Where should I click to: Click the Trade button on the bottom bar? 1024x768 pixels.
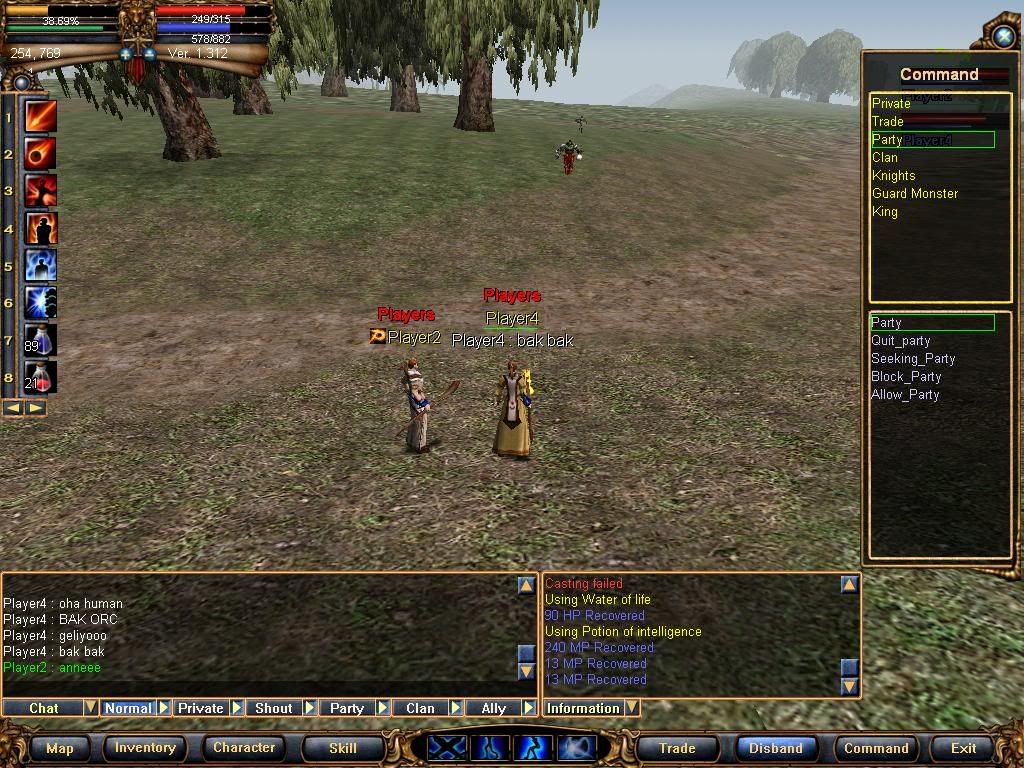click(677, 748)
